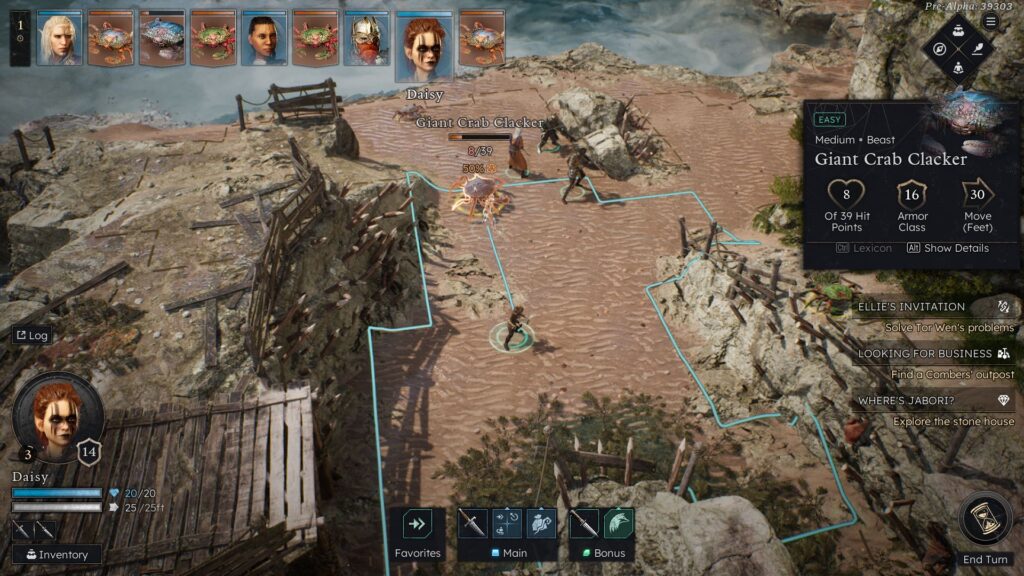
Task: Click the treasure chest icon in diamond menu
Action: [959, 30]
